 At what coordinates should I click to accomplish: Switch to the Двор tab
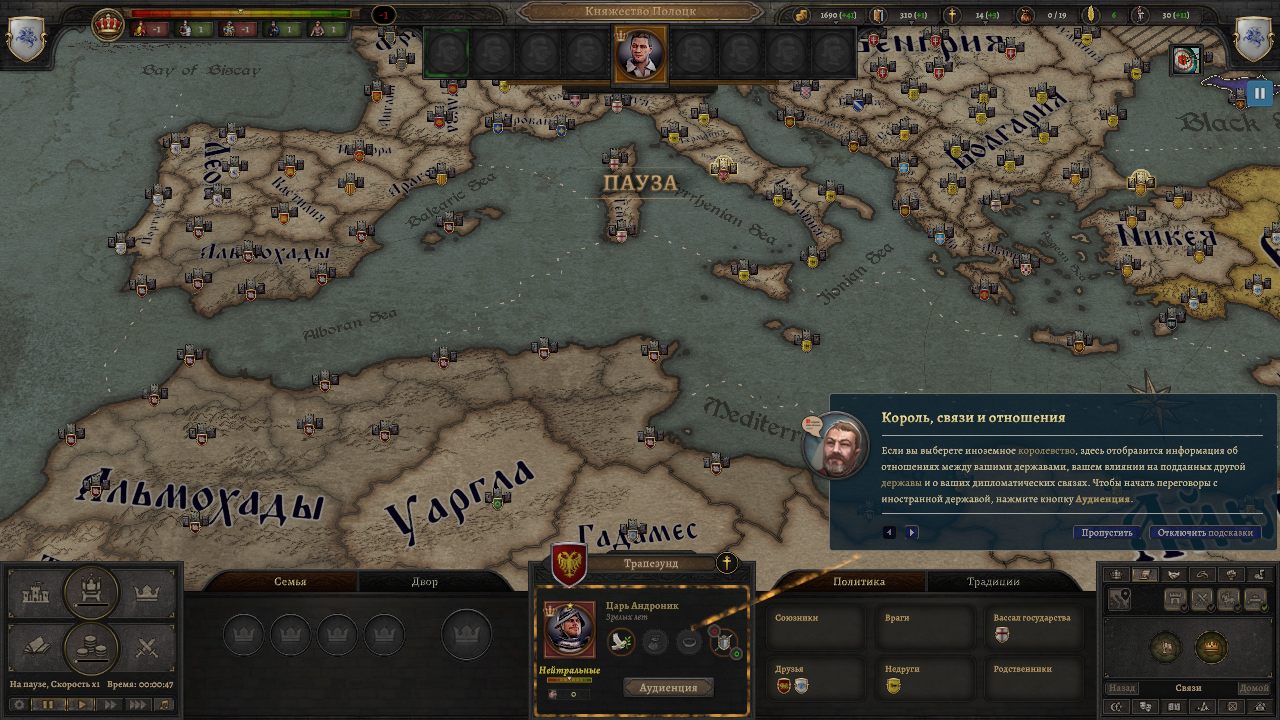coord(424,581)
